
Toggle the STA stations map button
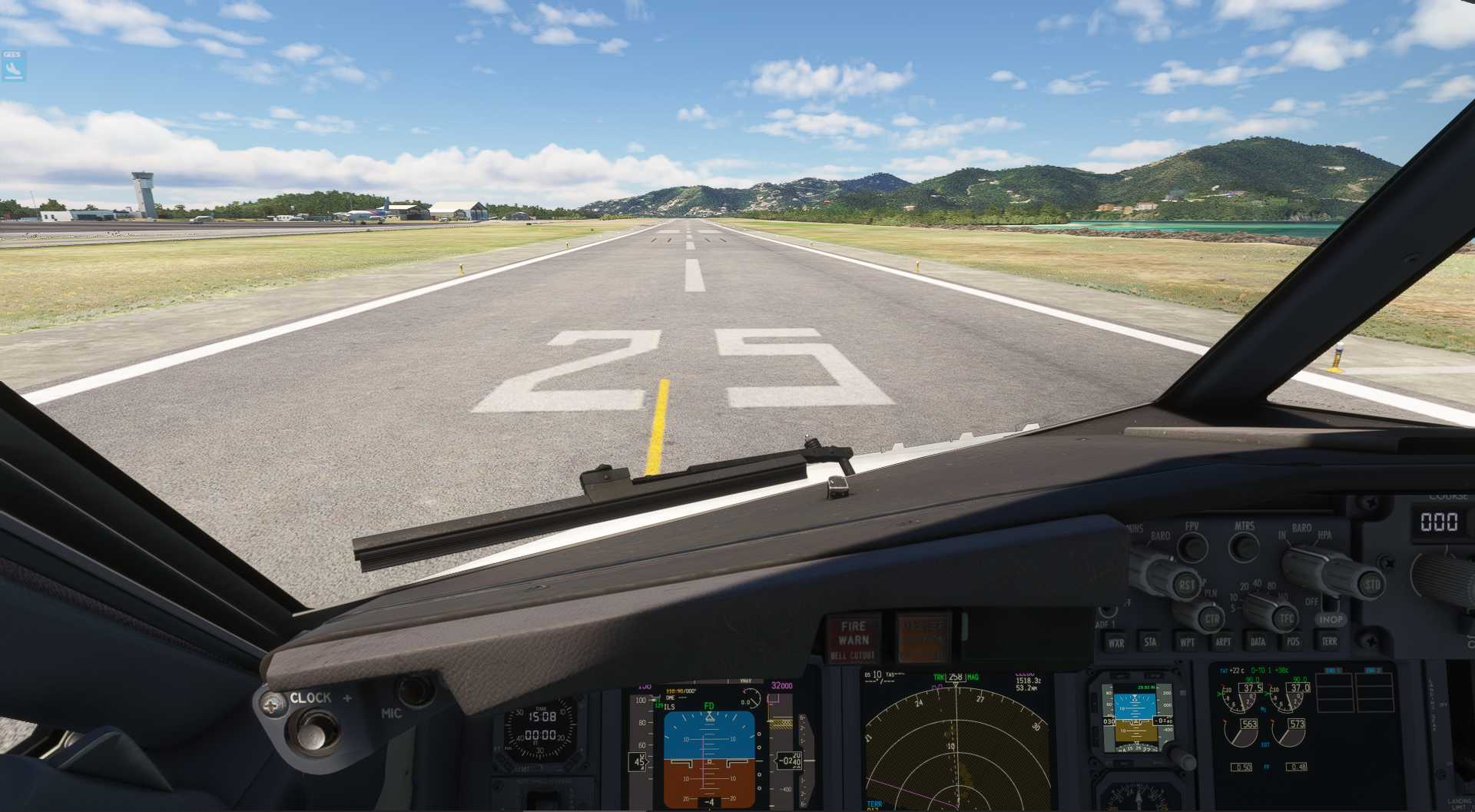[1151, 642]
